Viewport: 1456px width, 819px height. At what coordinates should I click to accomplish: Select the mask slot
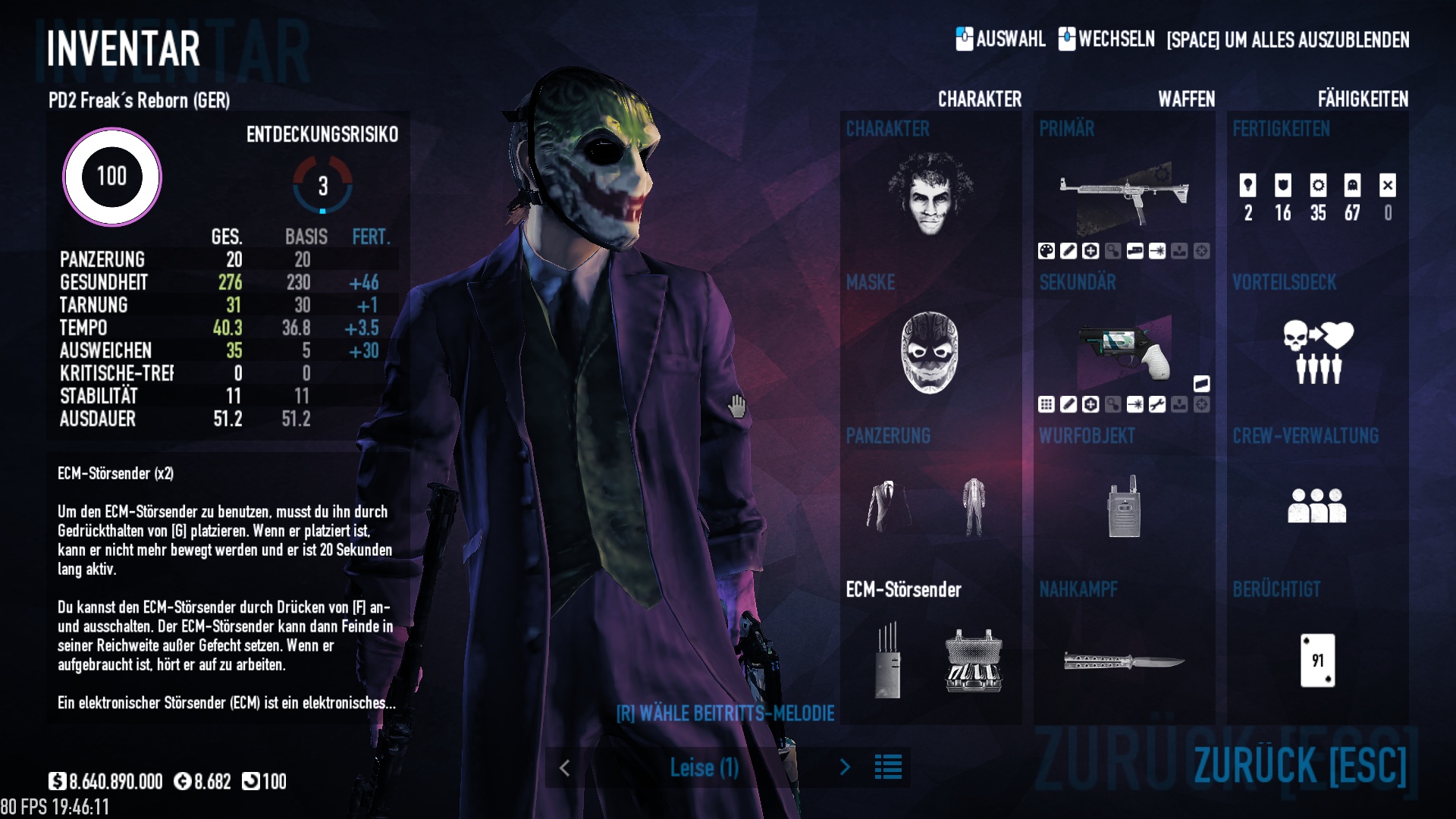[x=930, y=352]
